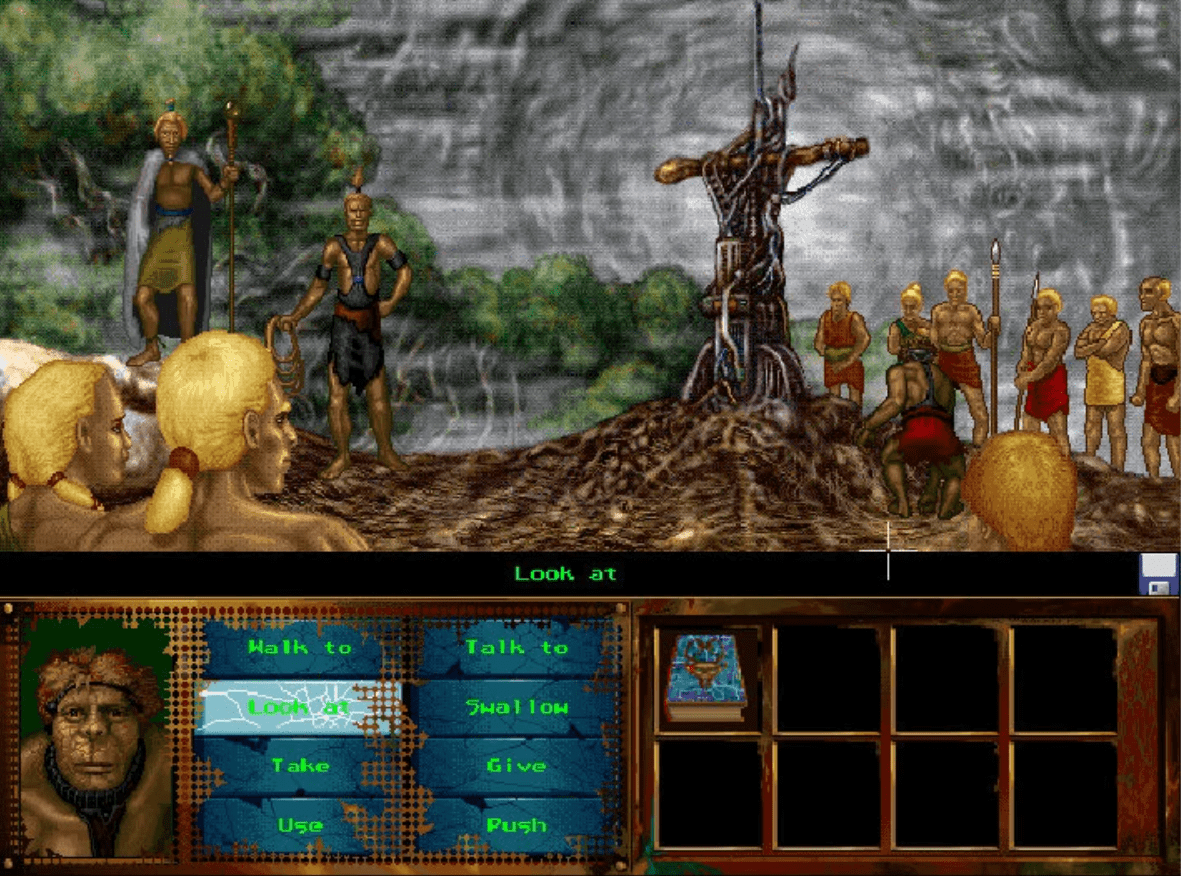This screenshot has height=876, width=1181.
Task: Open the save menu via floppy disk icon
Action: [x=1158, y=575]
